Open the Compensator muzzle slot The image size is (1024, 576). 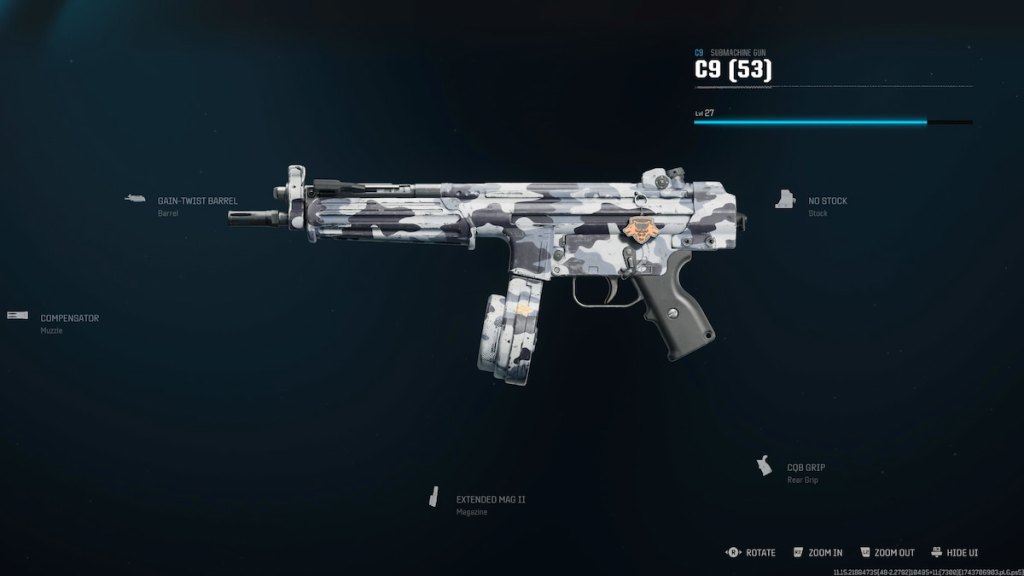point(69,318)
